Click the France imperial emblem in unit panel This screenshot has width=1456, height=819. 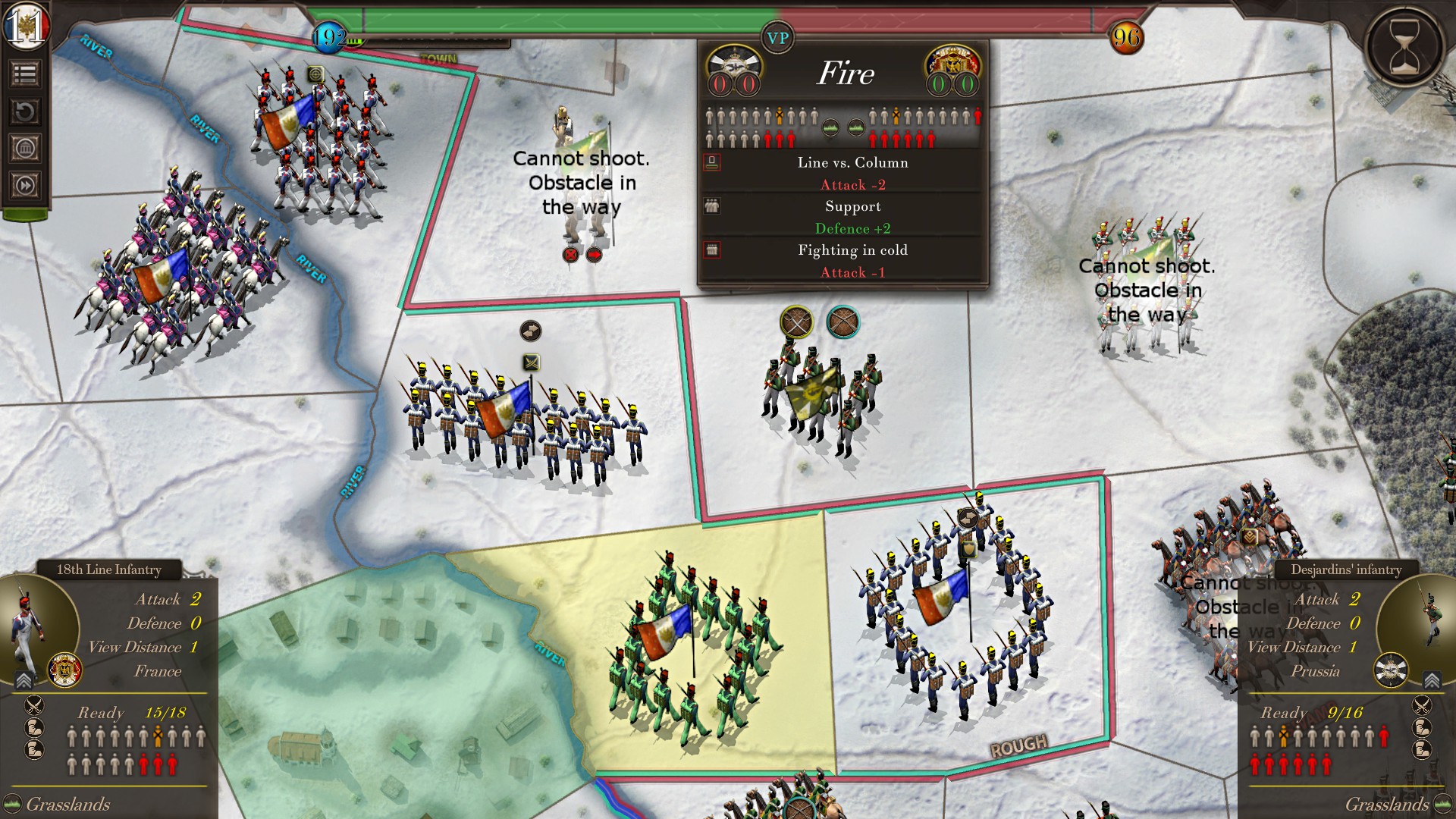[64, 670]
